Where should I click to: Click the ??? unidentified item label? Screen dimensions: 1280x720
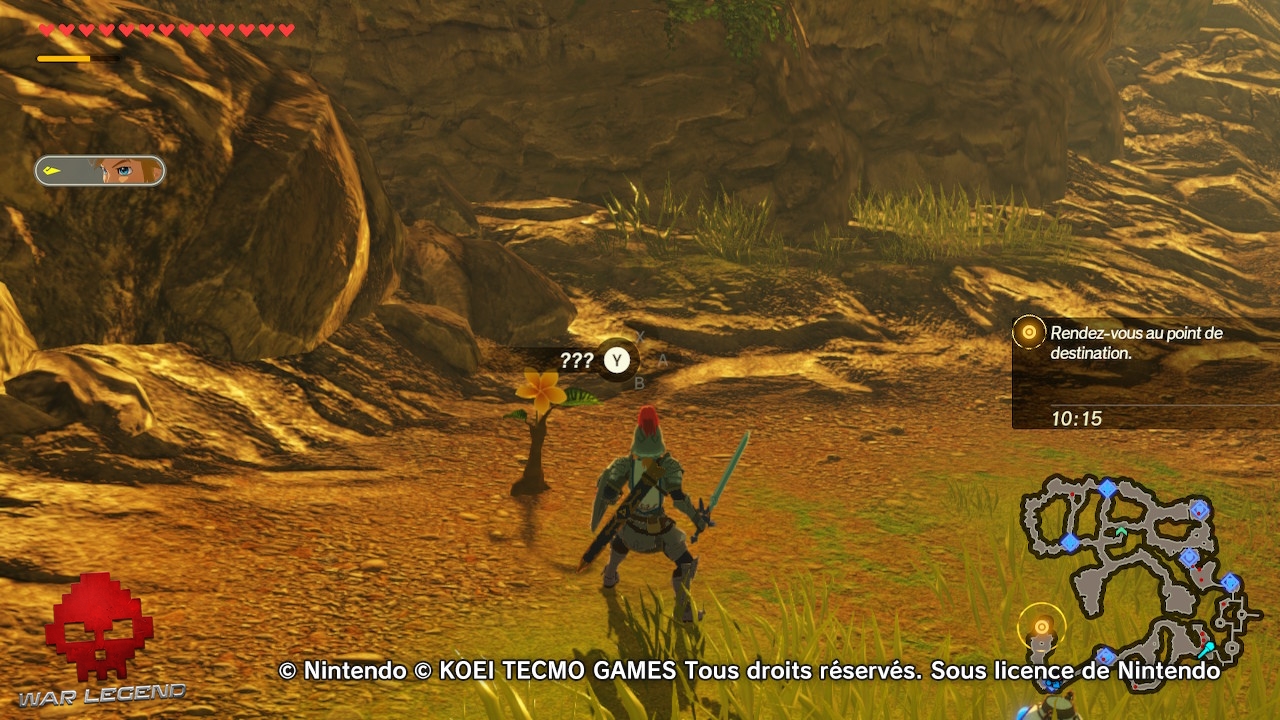pyautogui.click(x=577, y=360)
